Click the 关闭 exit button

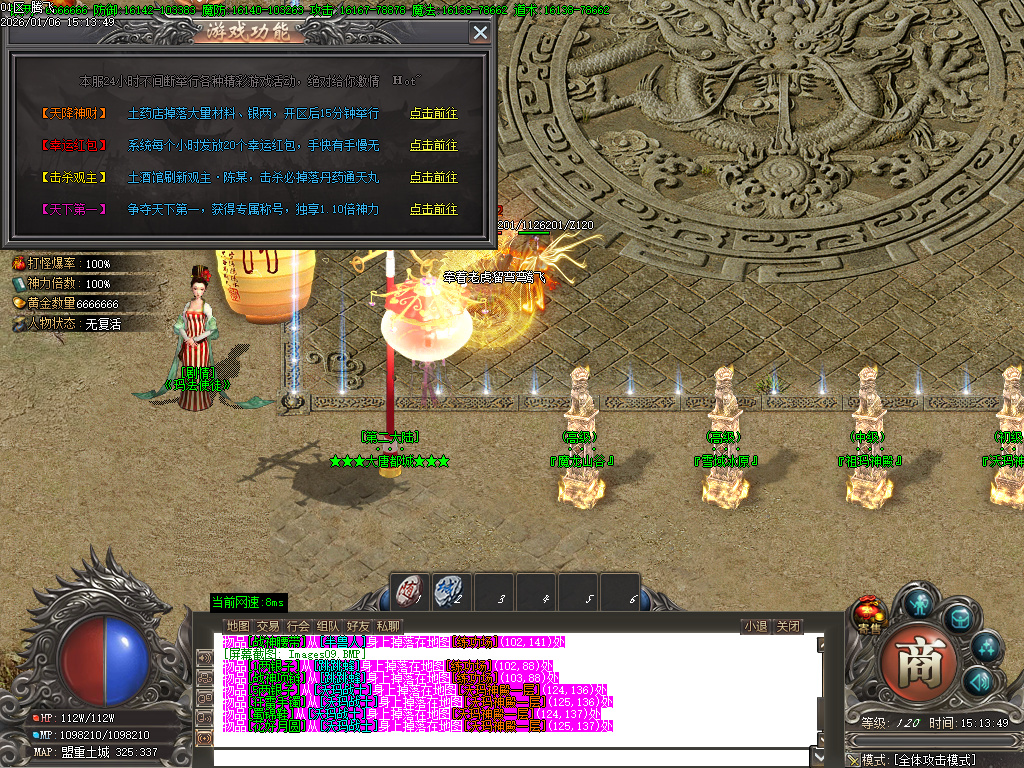click(788, 627)
